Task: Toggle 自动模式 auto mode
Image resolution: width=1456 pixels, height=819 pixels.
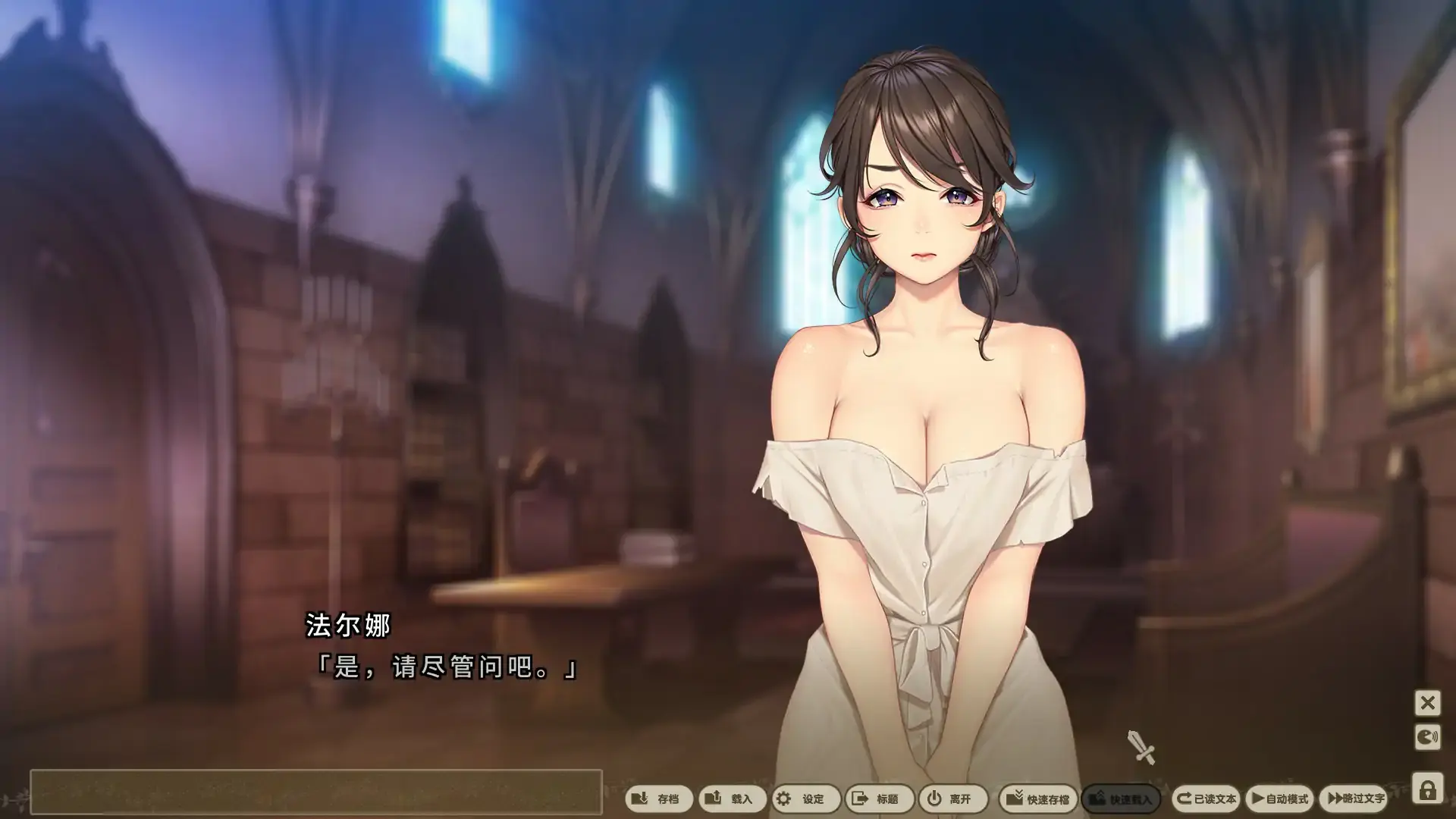Action: [1280, 799]
